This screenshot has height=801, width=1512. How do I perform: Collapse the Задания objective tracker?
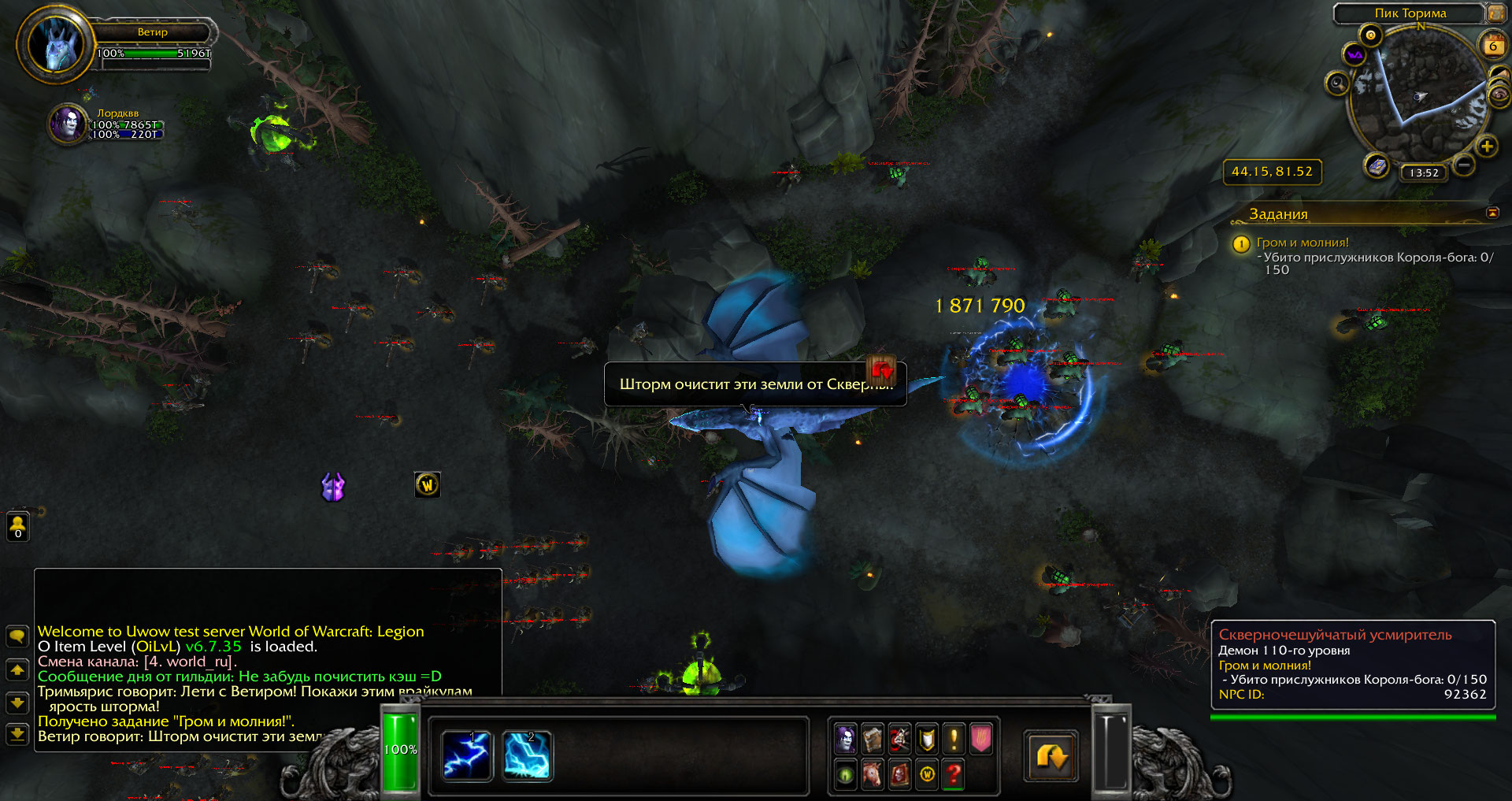[x=1492, y=213]
